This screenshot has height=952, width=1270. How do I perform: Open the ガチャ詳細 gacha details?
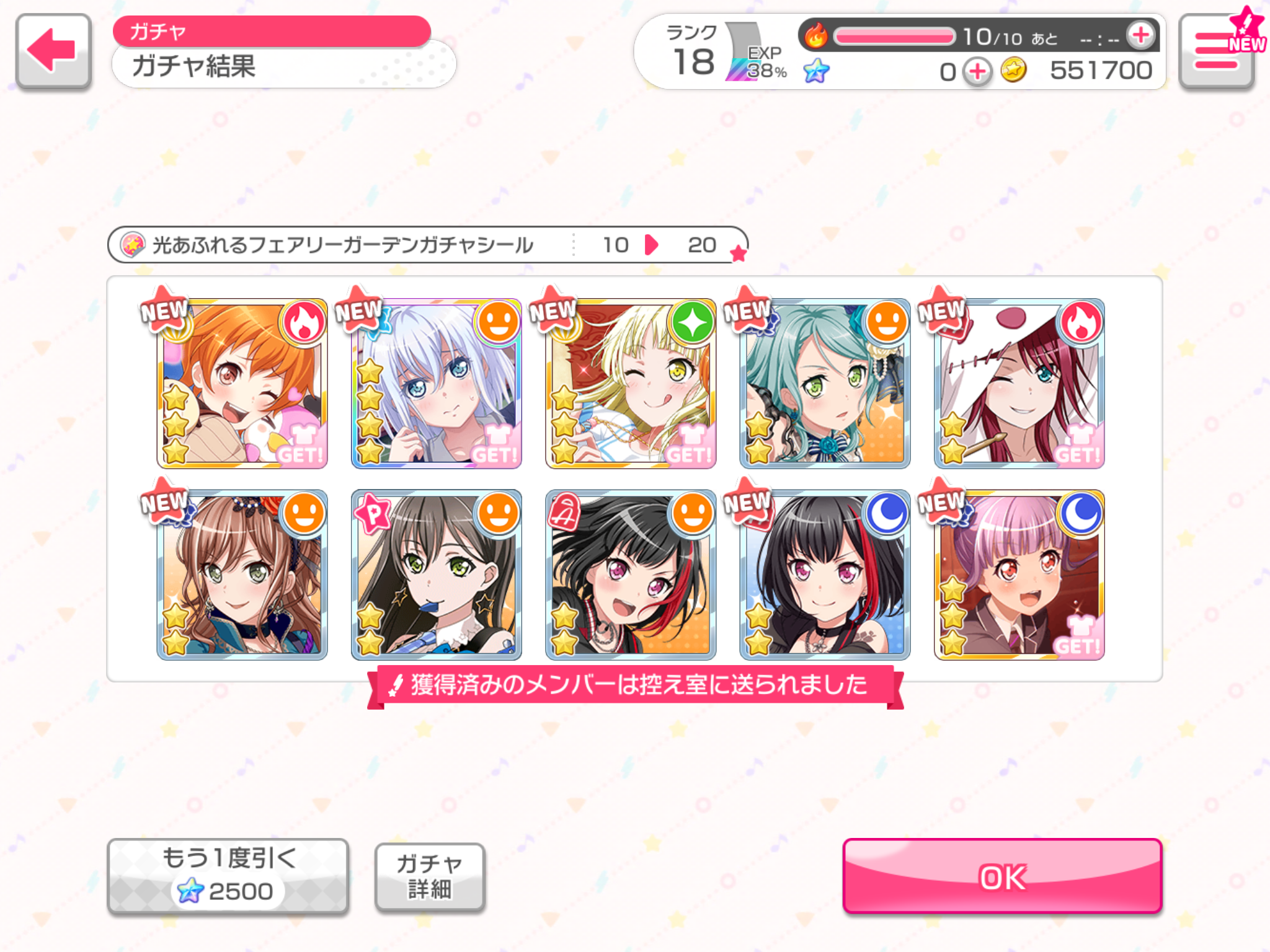pos(429,876)
